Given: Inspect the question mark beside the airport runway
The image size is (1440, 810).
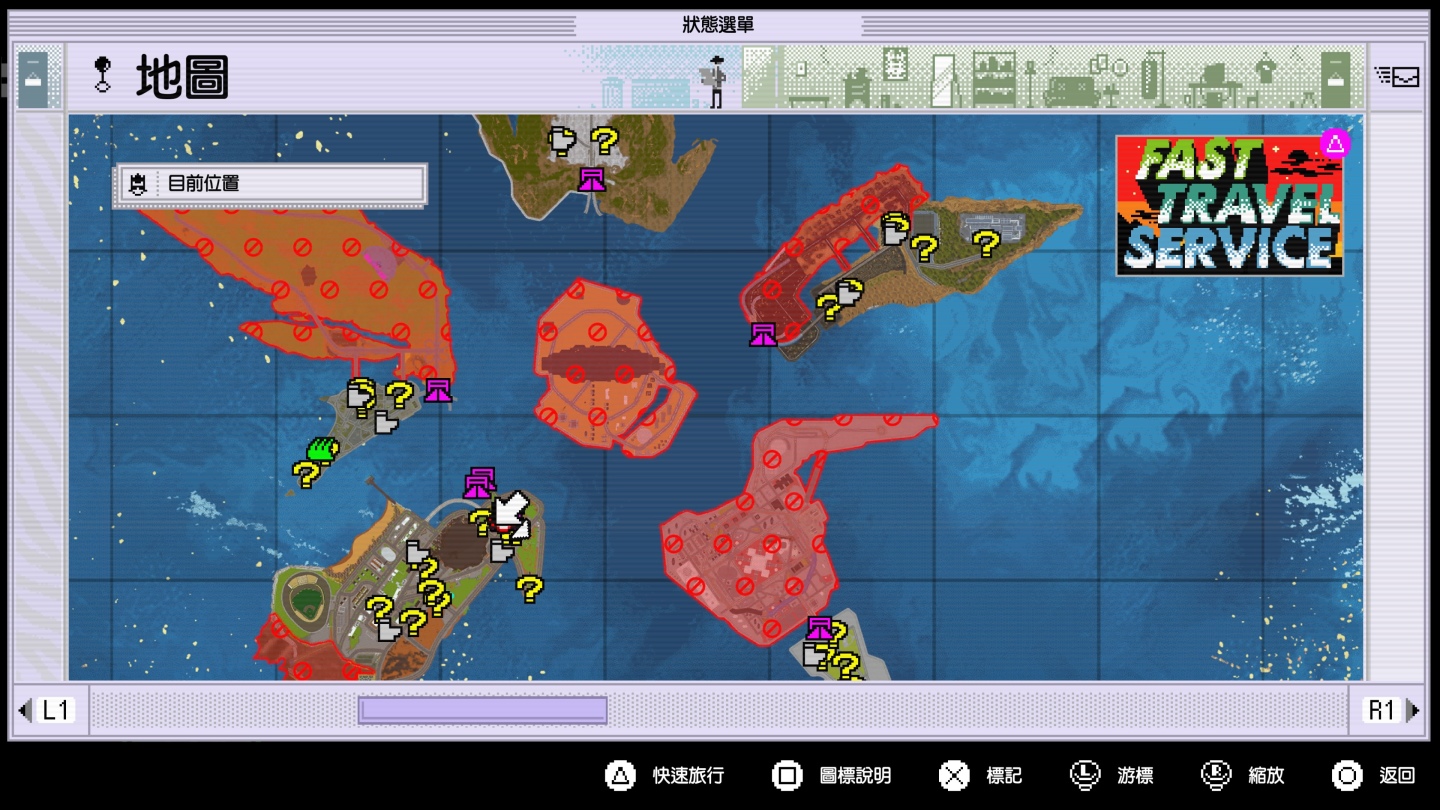Looking at the screenshot, I should (x=986, y=243).
